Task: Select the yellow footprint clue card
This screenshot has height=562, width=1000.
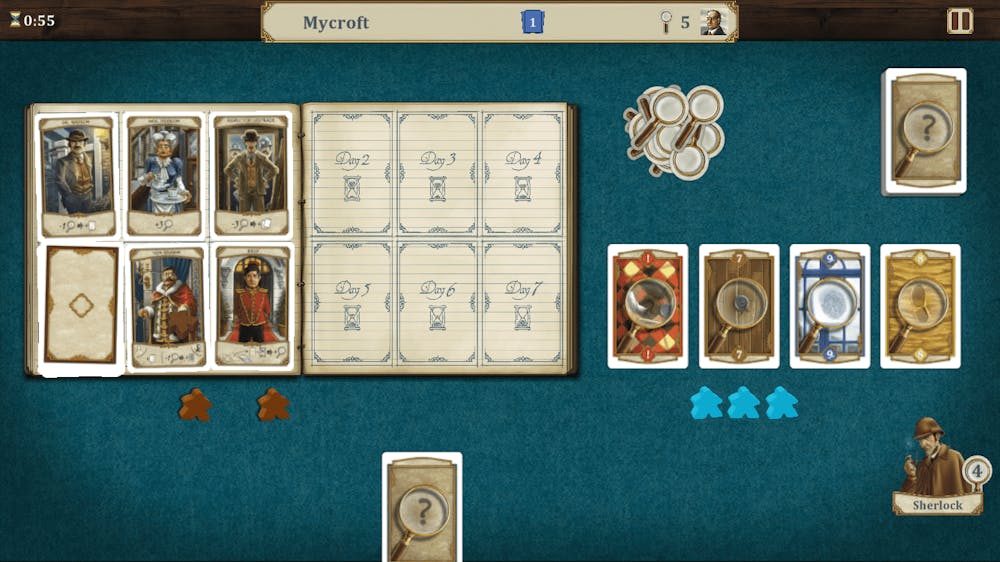Action: [920, 306]
